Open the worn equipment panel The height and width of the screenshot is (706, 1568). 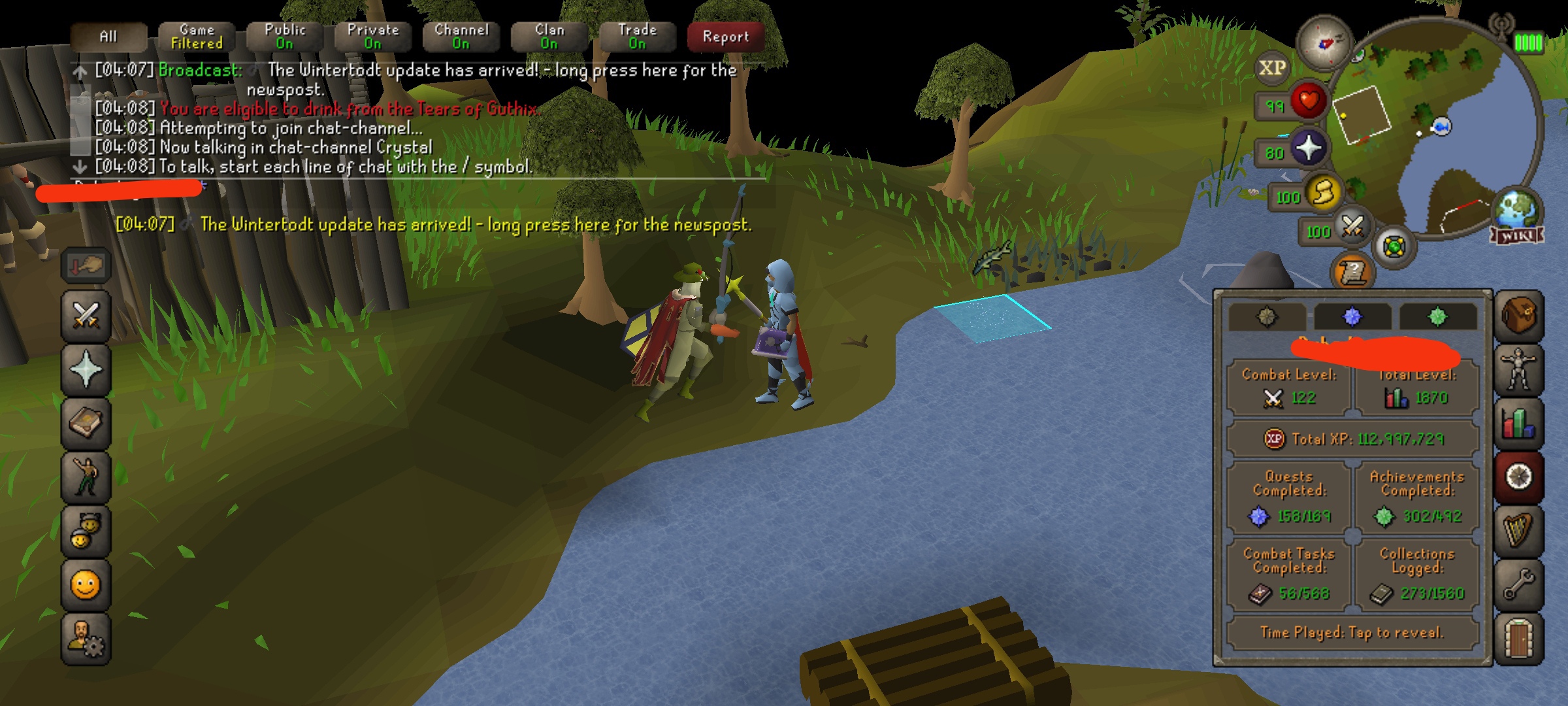coord(1519,370)
